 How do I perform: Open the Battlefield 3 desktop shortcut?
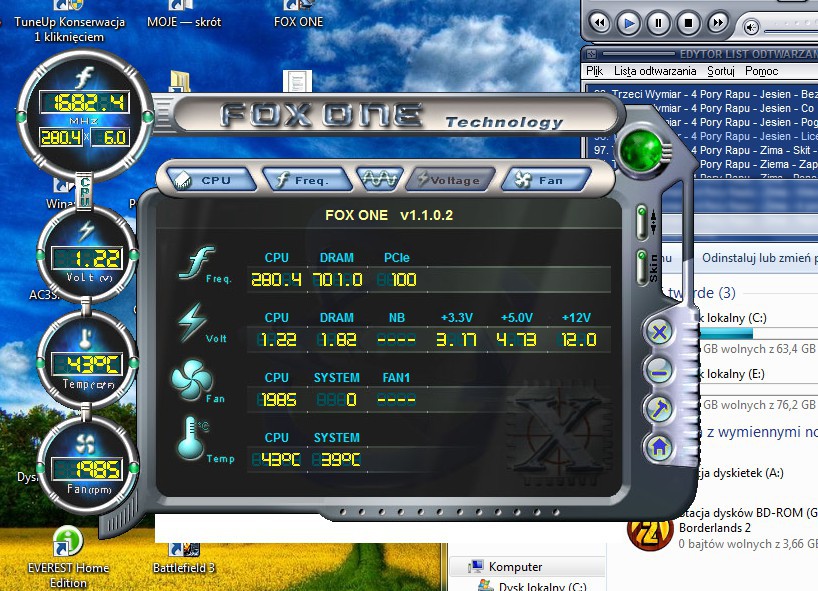pyautogui.click(x=182, y=550)
